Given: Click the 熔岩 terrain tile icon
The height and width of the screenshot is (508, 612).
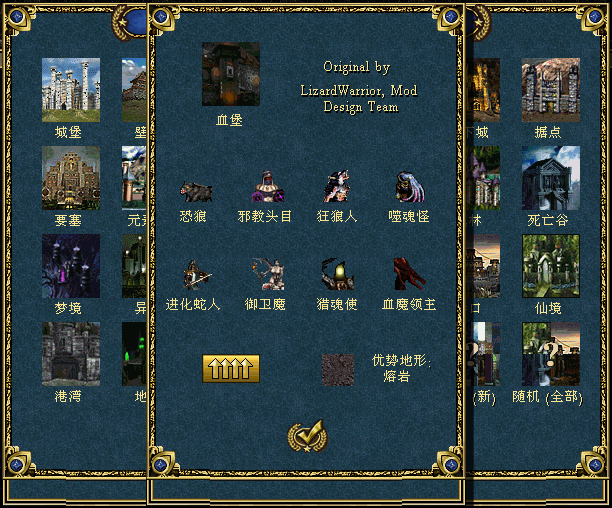Looking at the screenshot, I should [338, 369].
